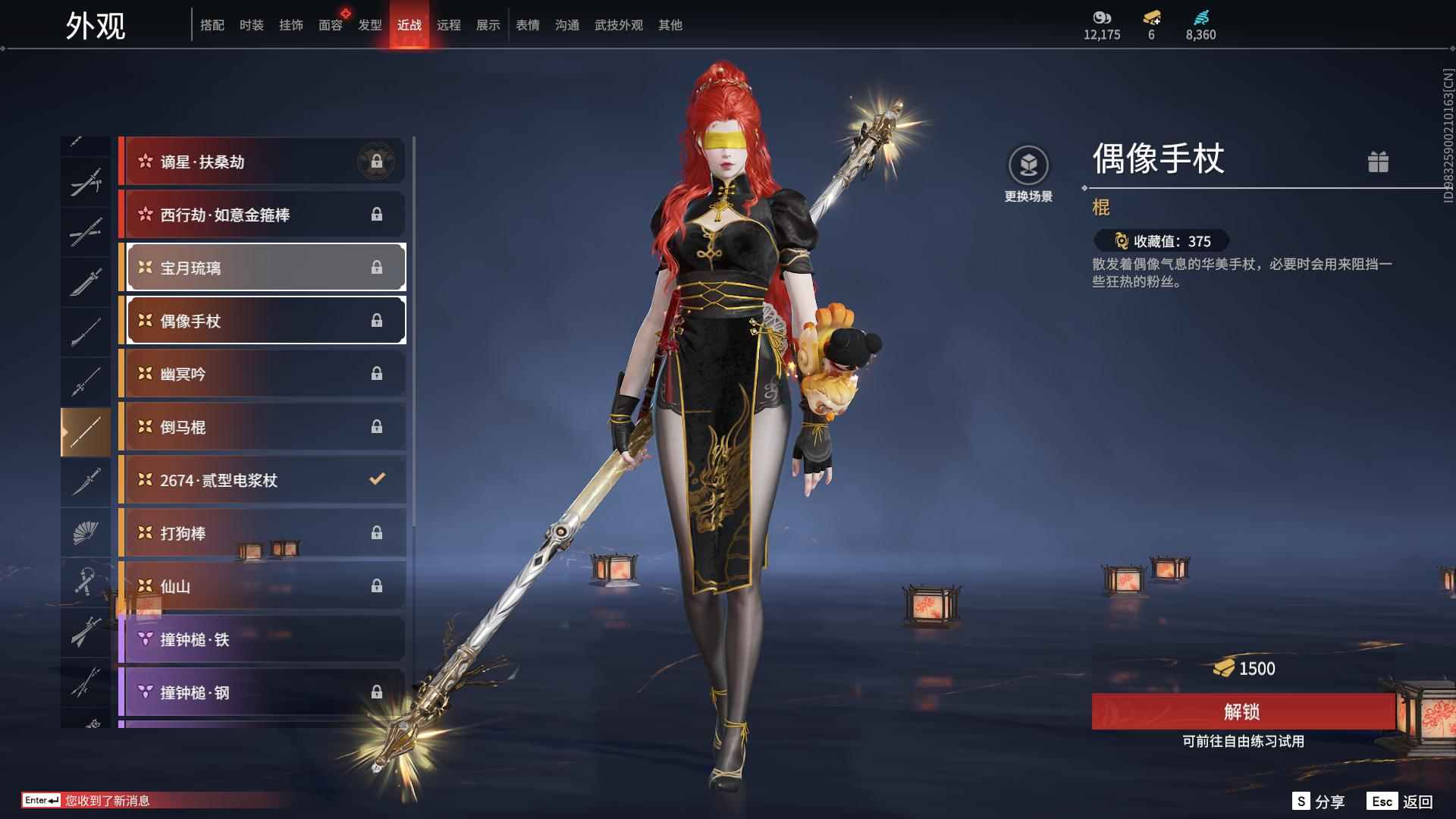Switch to the 武技外观 tab
Screen dimensions: 1456x819
618,24
